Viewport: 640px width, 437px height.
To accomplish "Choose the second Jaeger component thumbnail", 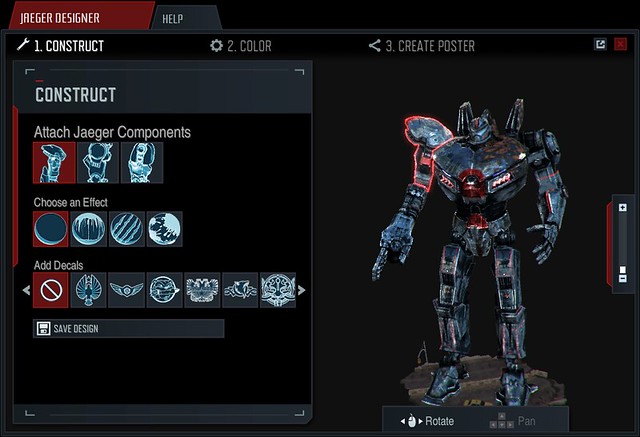I will coord(97,163).
